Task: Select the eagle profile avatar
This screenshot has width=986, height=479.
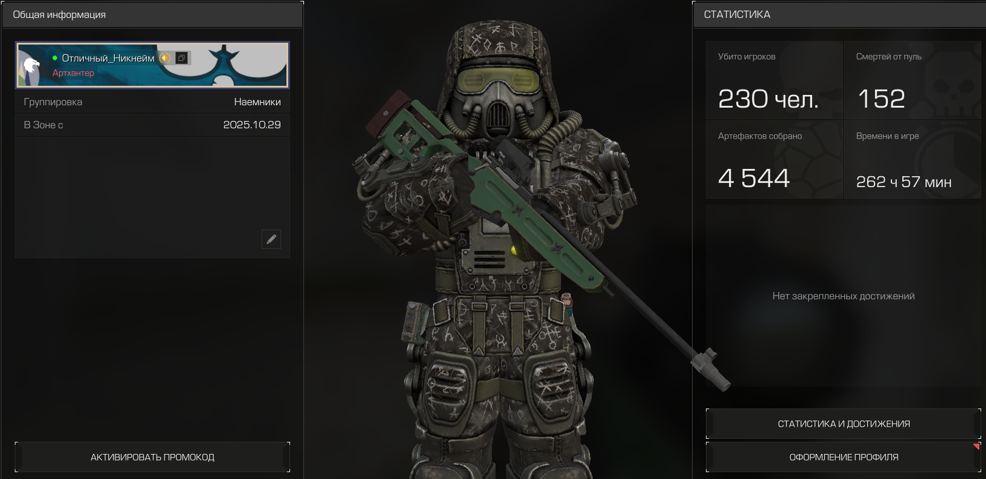Action: click(32, 66)
